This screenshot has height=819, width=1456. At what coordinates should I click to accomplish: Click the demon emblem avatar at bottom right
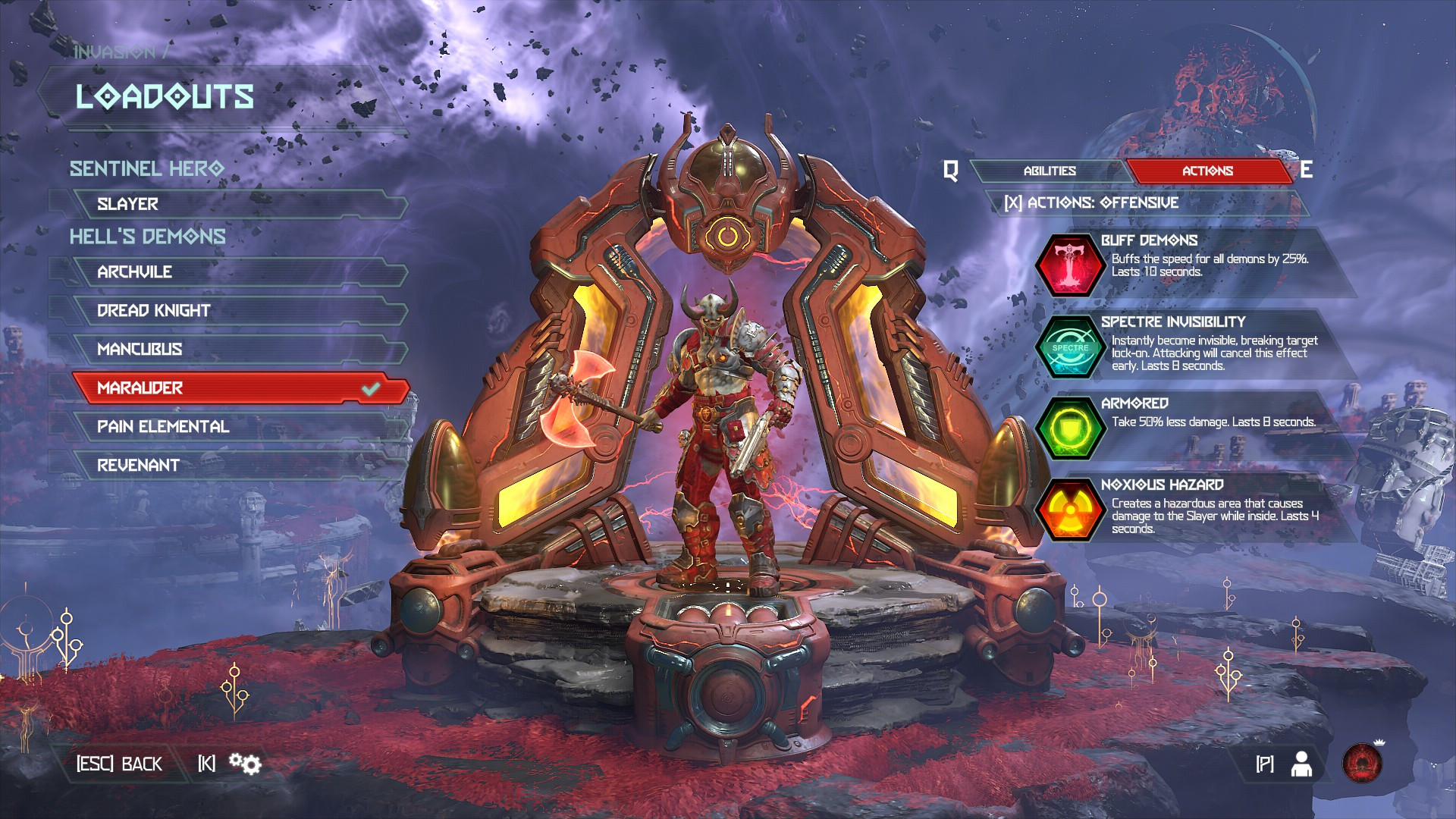pos(1361,765)
